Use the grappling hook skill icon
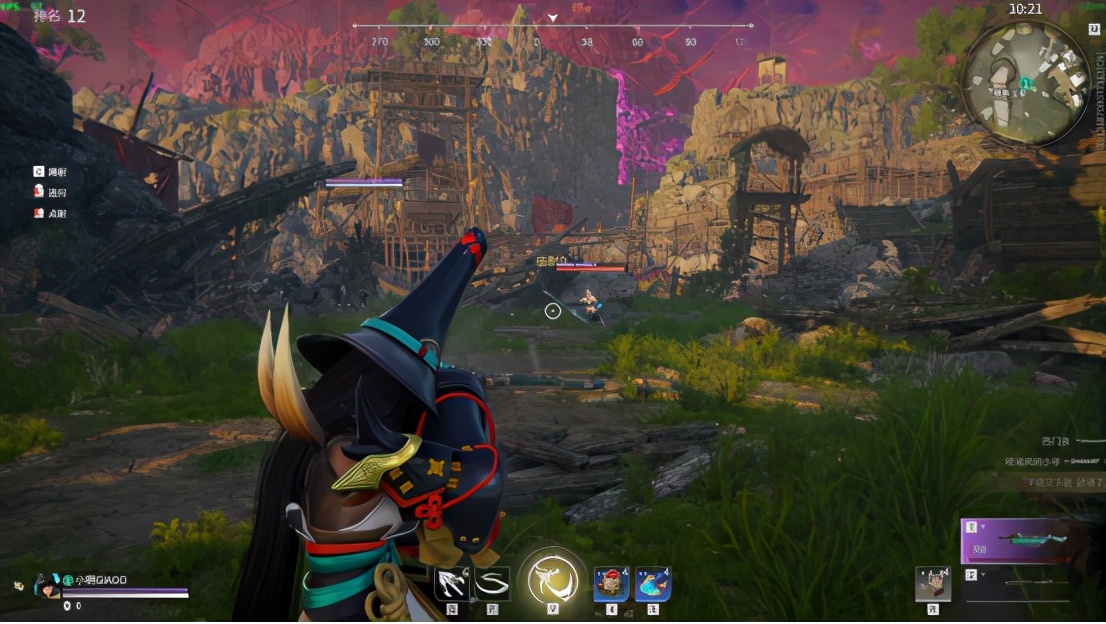This screenshot has height=624, width=1106. point(452,584)
